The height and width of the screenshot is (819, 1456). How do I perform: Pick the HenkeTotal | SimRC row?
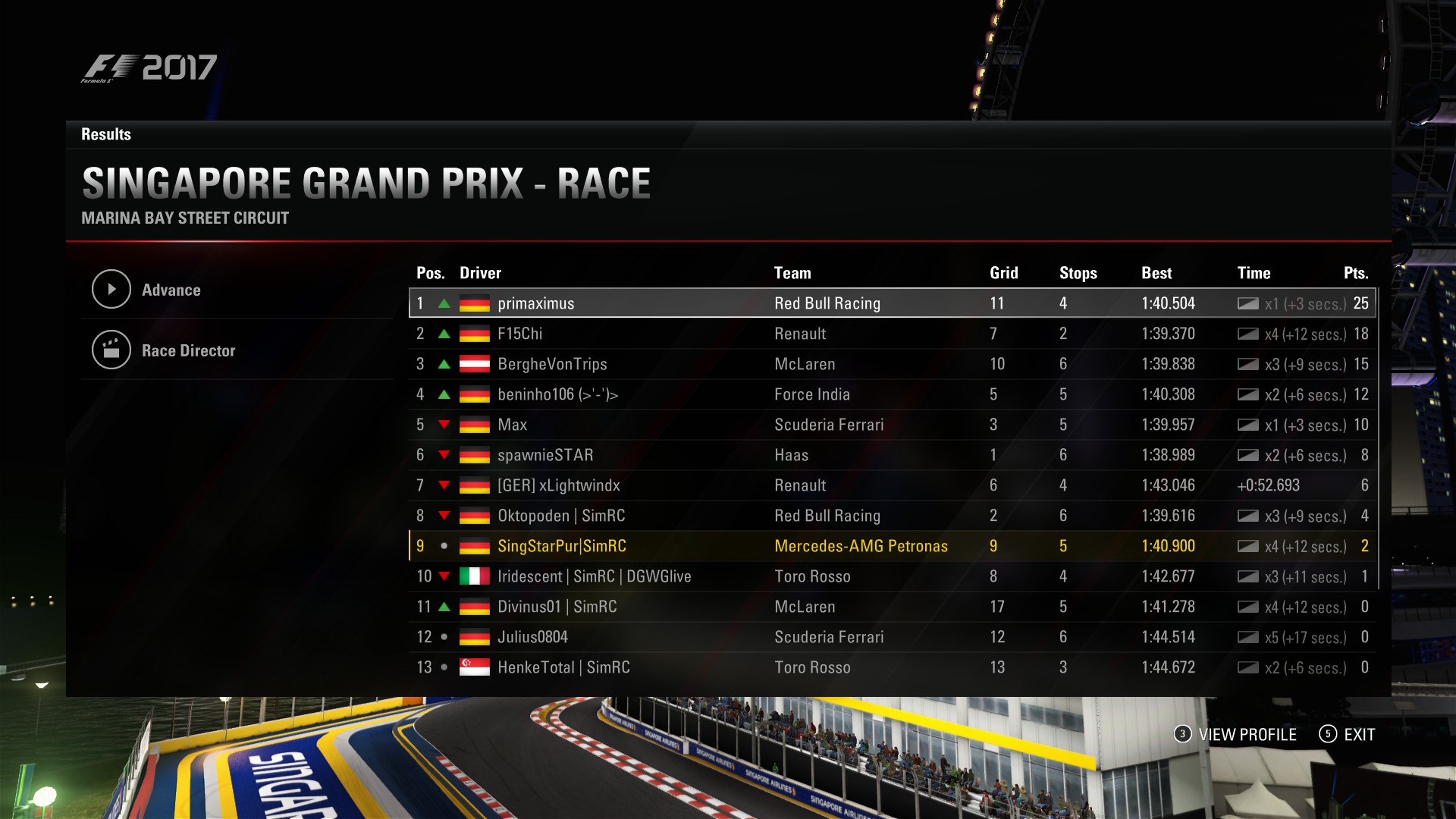563,667
